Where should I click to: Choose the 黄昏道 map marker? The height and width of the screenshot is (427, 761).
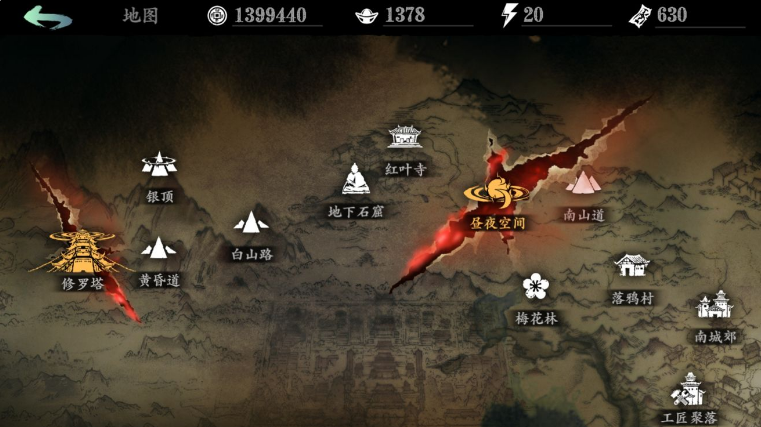[x=159, y=249]
